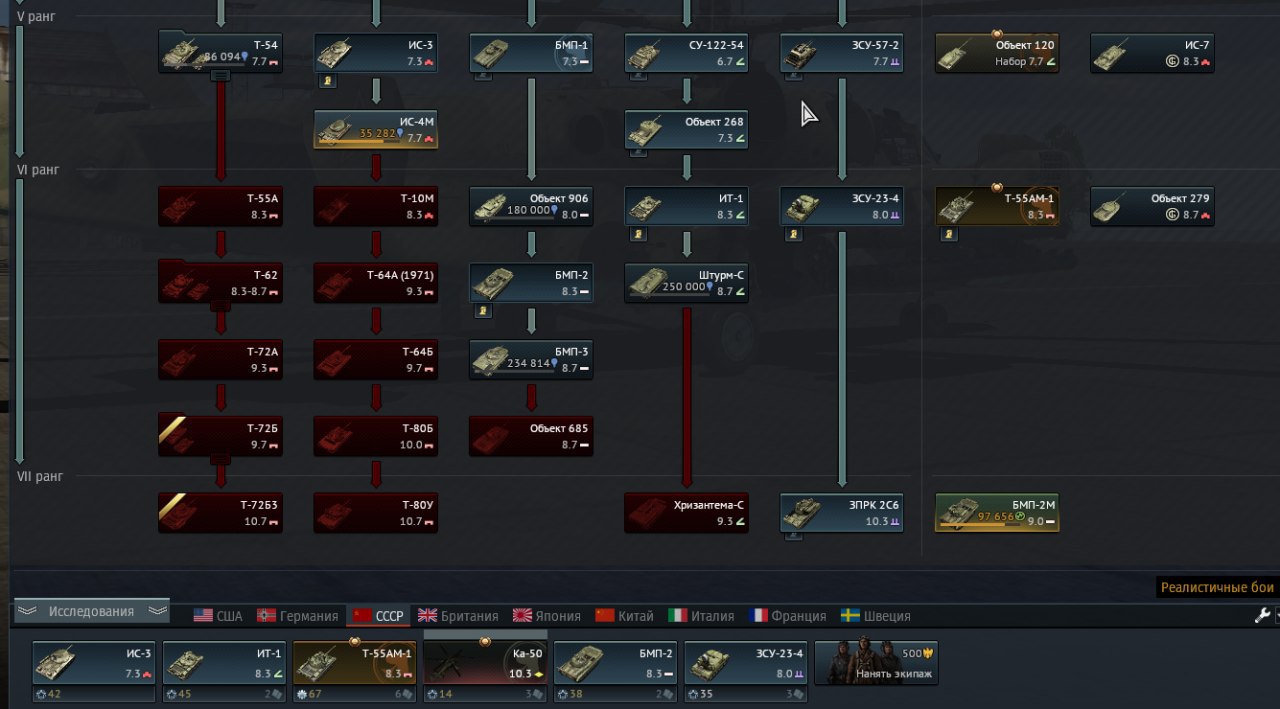Click the Штурм-С vehicle in tree
Image resolution: width=1280 pixels, height=709 pixels.
[686, 282]
